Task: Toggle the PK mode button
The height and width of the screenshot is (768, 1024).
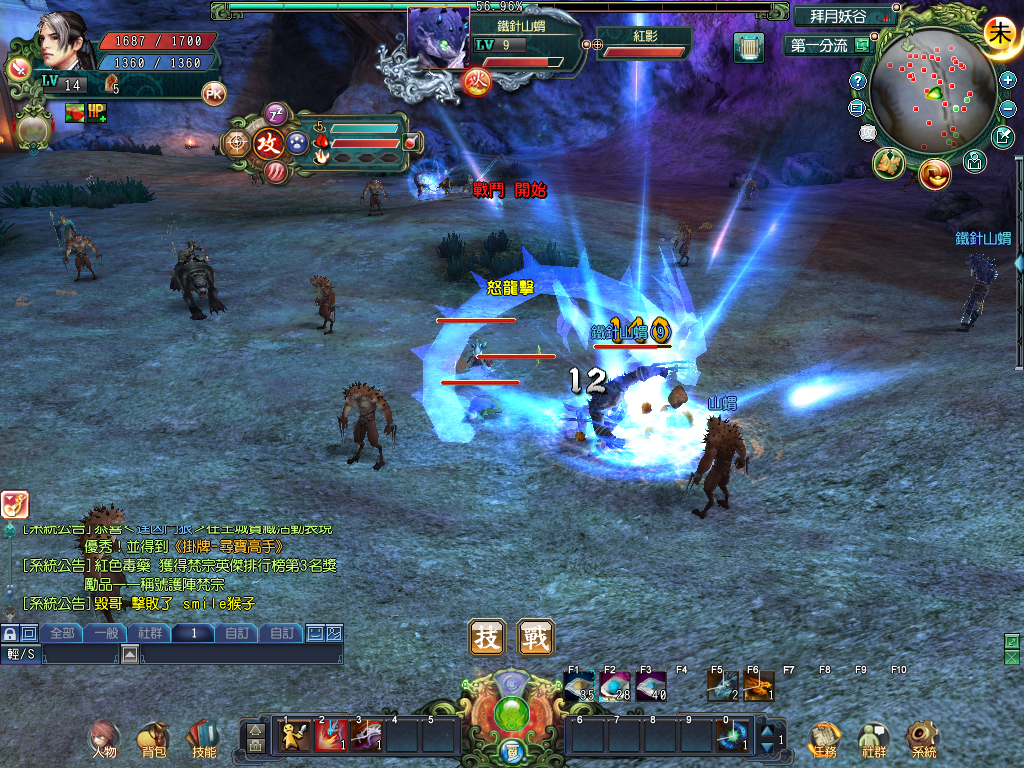Action: [x=214, y=93]
